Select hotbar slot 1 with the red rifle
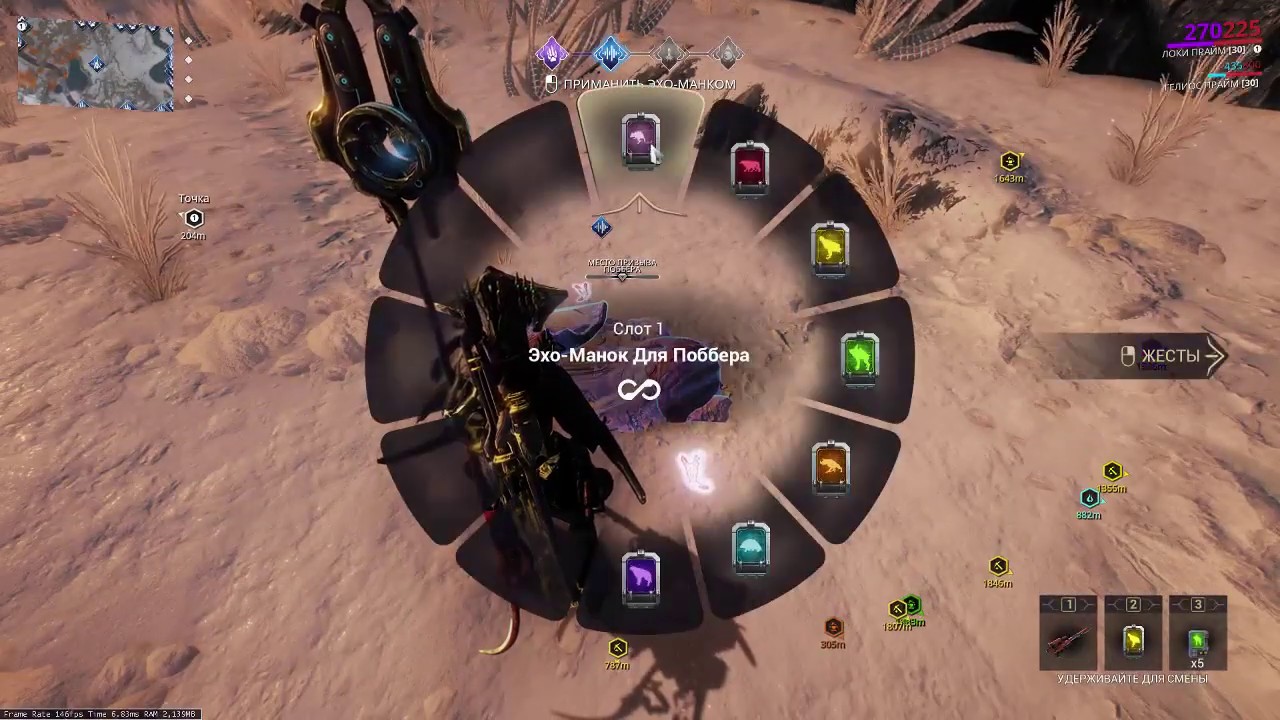 (1068, 639)
